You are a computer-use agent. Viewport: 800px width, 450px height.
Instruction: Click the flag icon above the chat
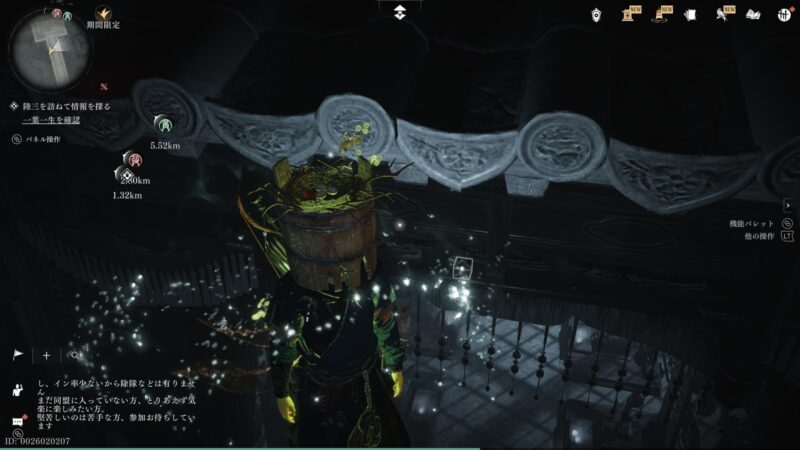[18, 355]
